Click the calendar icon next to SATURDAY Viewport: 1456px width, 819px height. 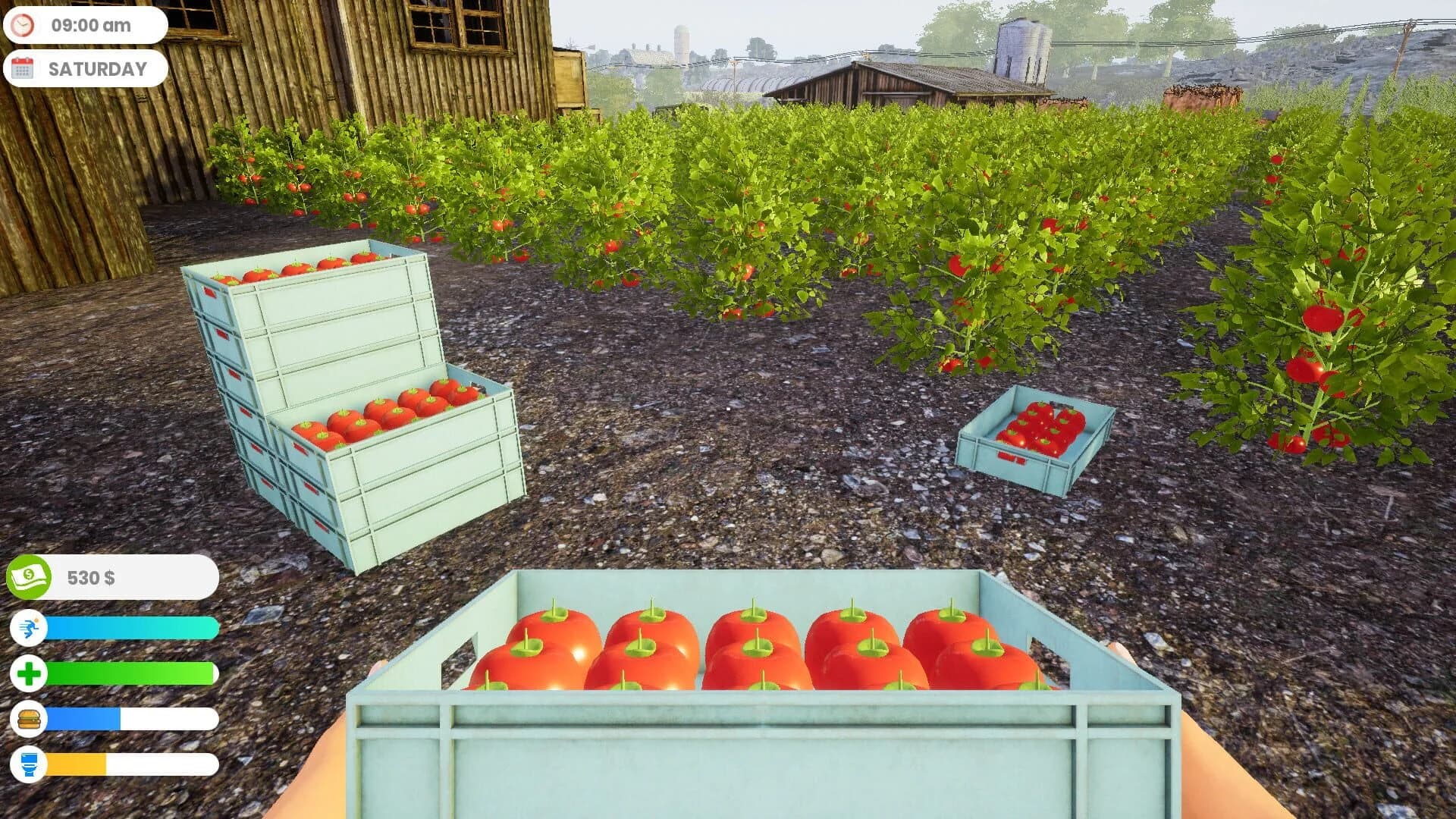[22, 69]
